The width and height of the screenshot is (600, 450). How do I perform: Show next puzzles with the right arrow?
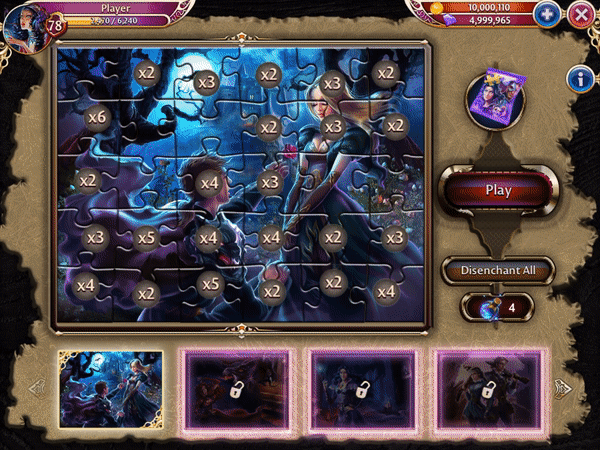563,387
